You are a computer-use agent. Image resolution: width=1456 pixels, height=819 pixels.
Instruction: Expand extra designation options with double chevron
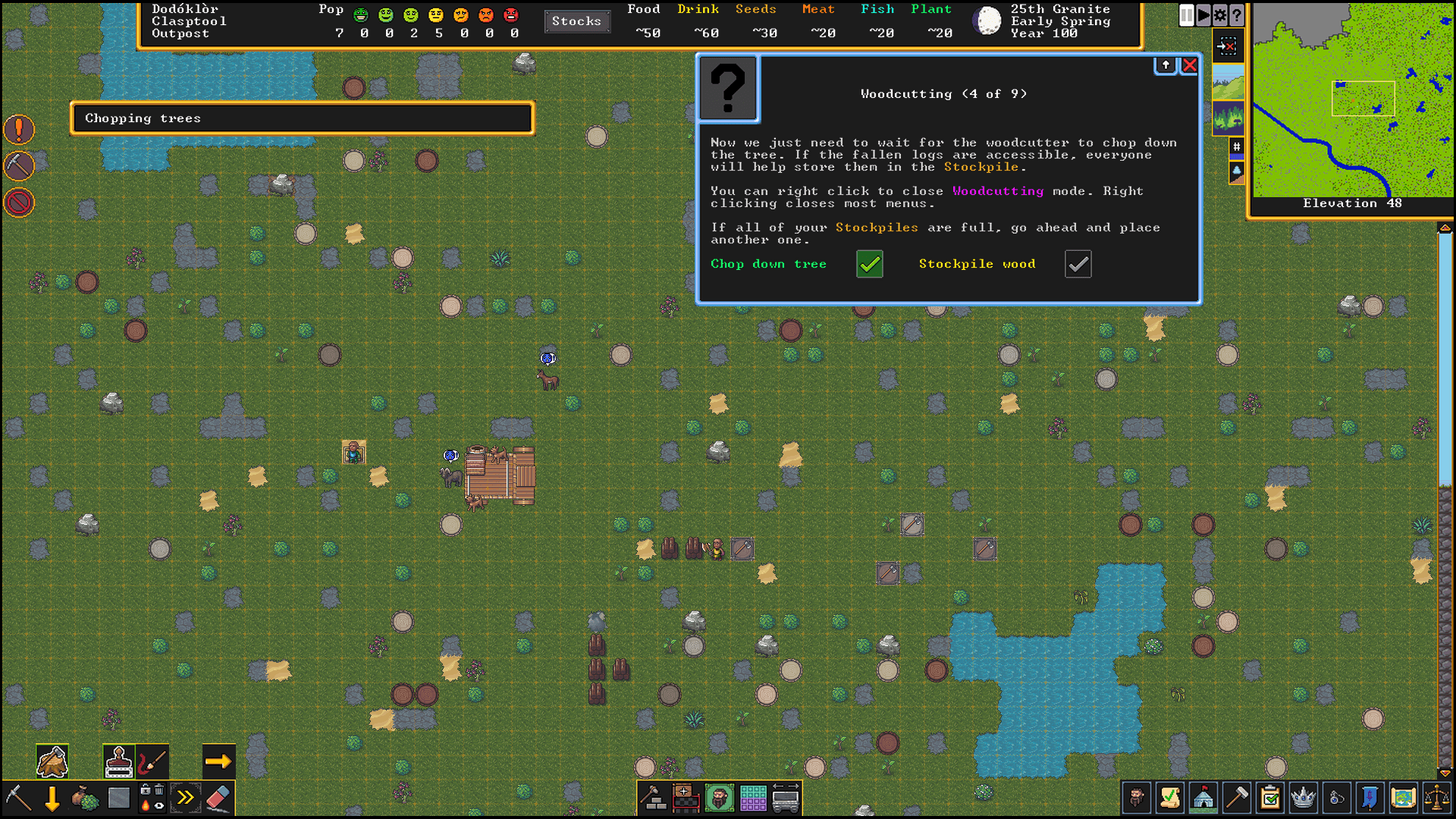pos(184,798)
